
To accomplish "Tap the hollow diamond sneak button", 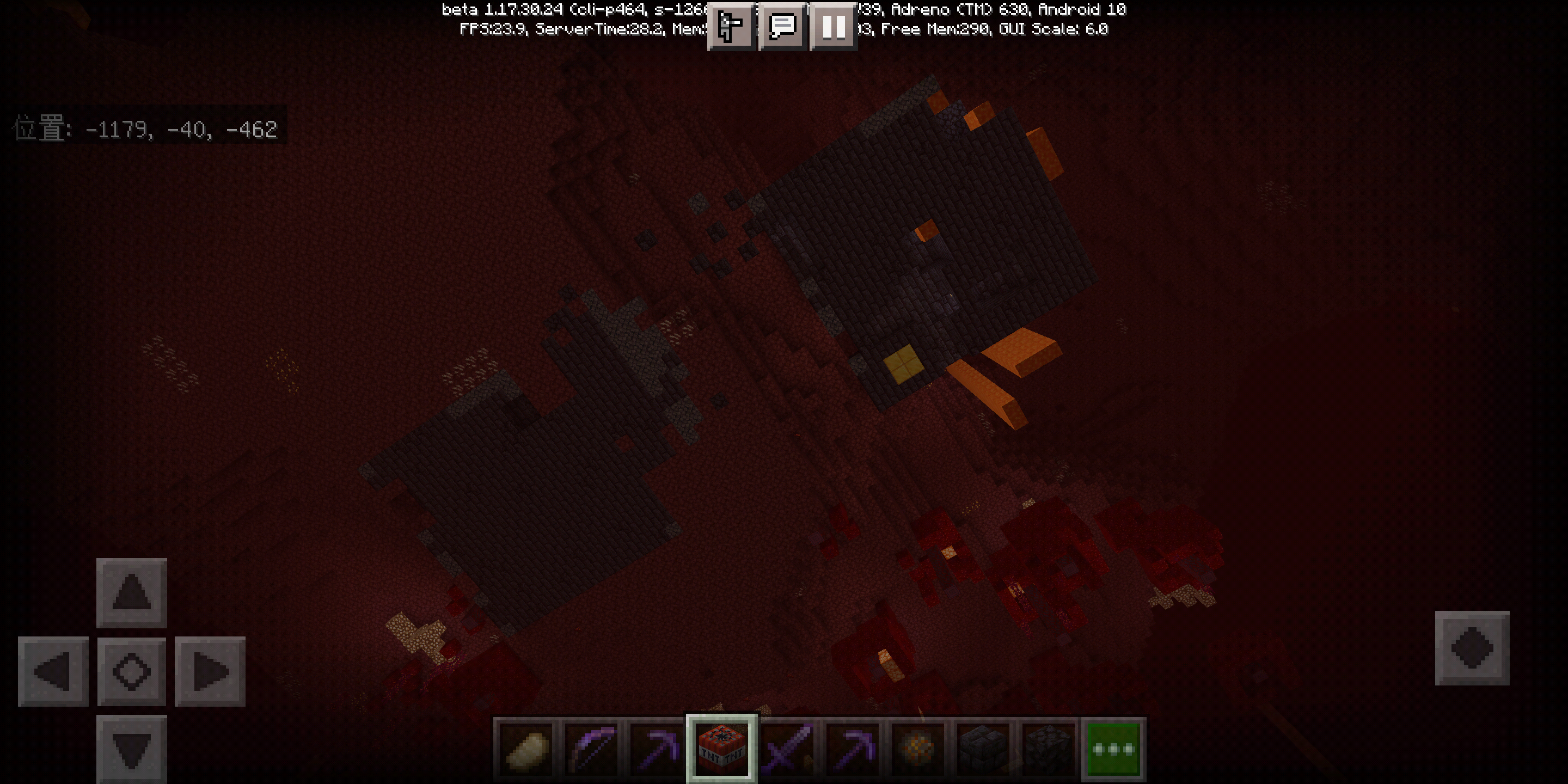I will [x=131, y=672].
